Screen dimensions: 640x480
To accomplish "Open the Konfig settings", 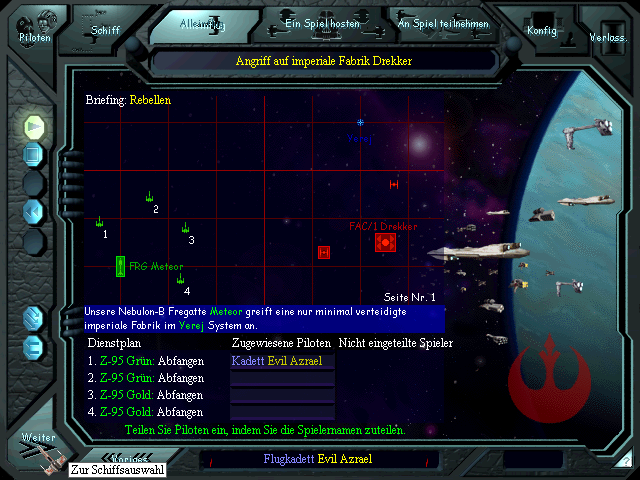I will pyautogui.click(x=542, y=28).
